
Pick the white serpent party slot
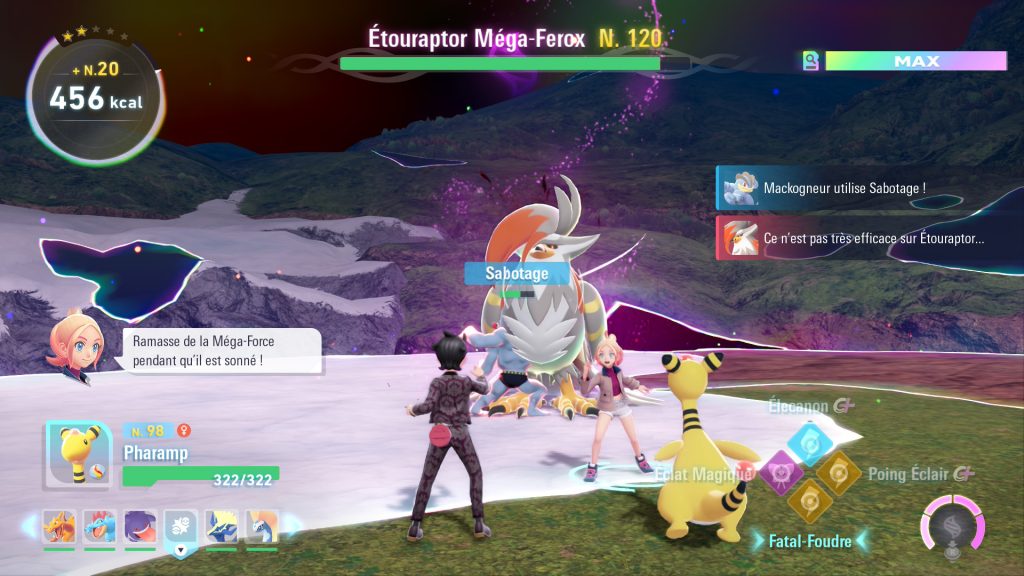click(262, 526)
